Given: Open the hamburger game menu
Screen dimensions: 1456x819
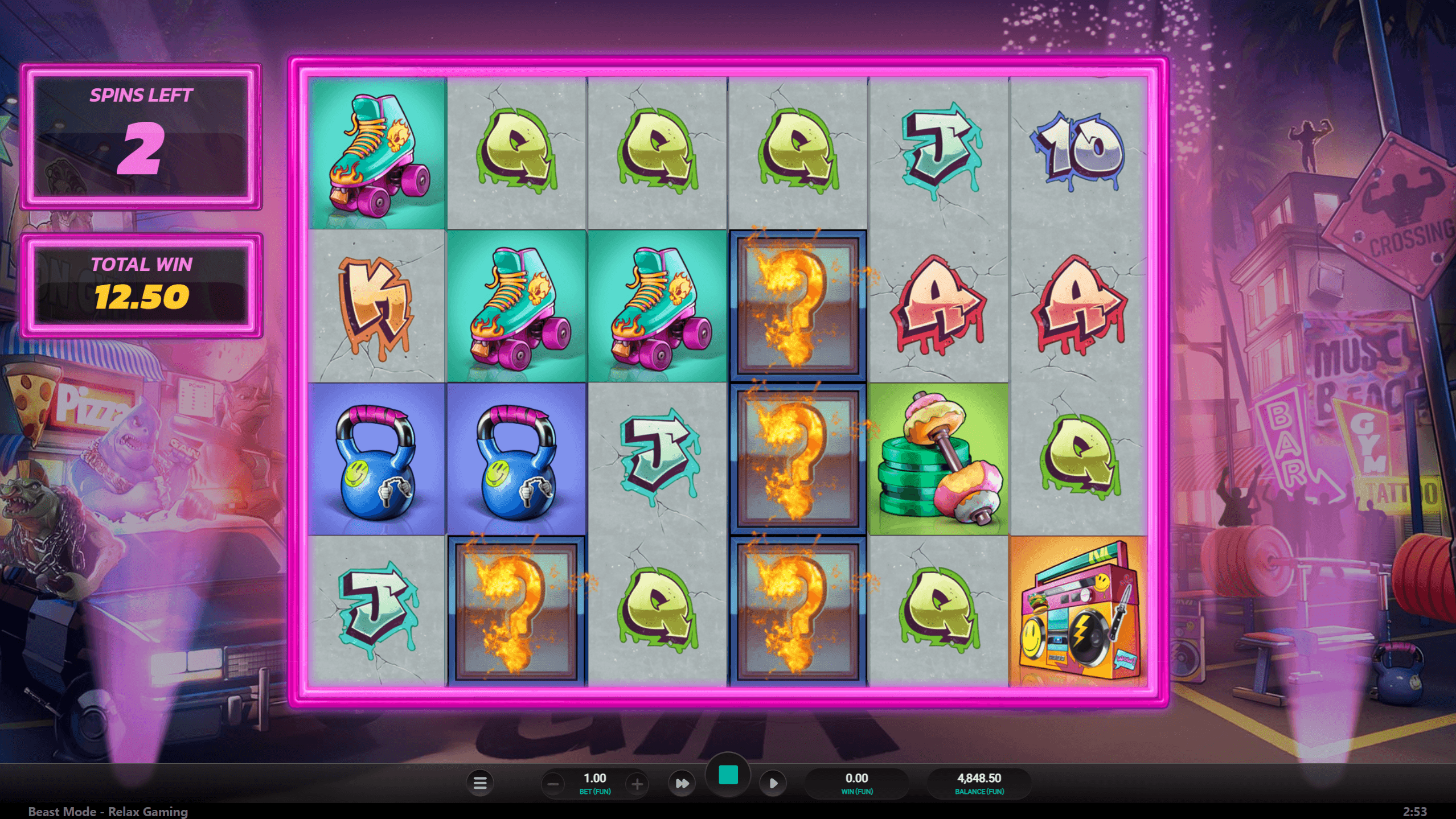Looking at the screenshot, I should [480, 783].
